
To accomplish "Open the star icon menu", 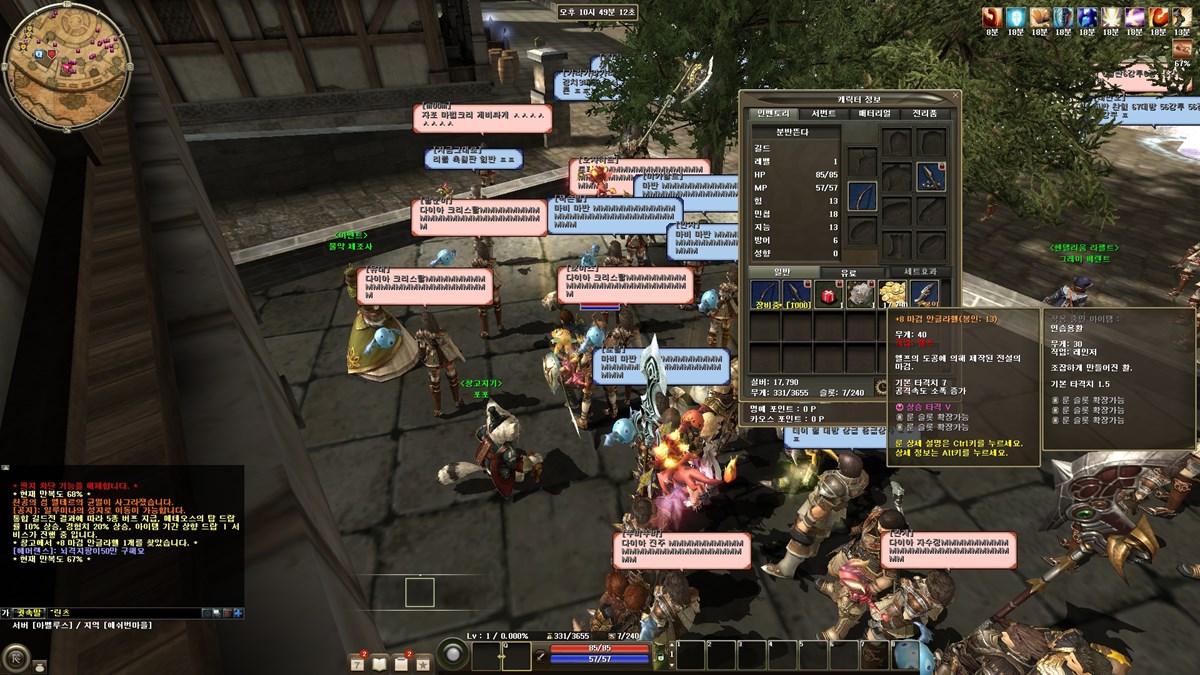I will click(423, 662).
